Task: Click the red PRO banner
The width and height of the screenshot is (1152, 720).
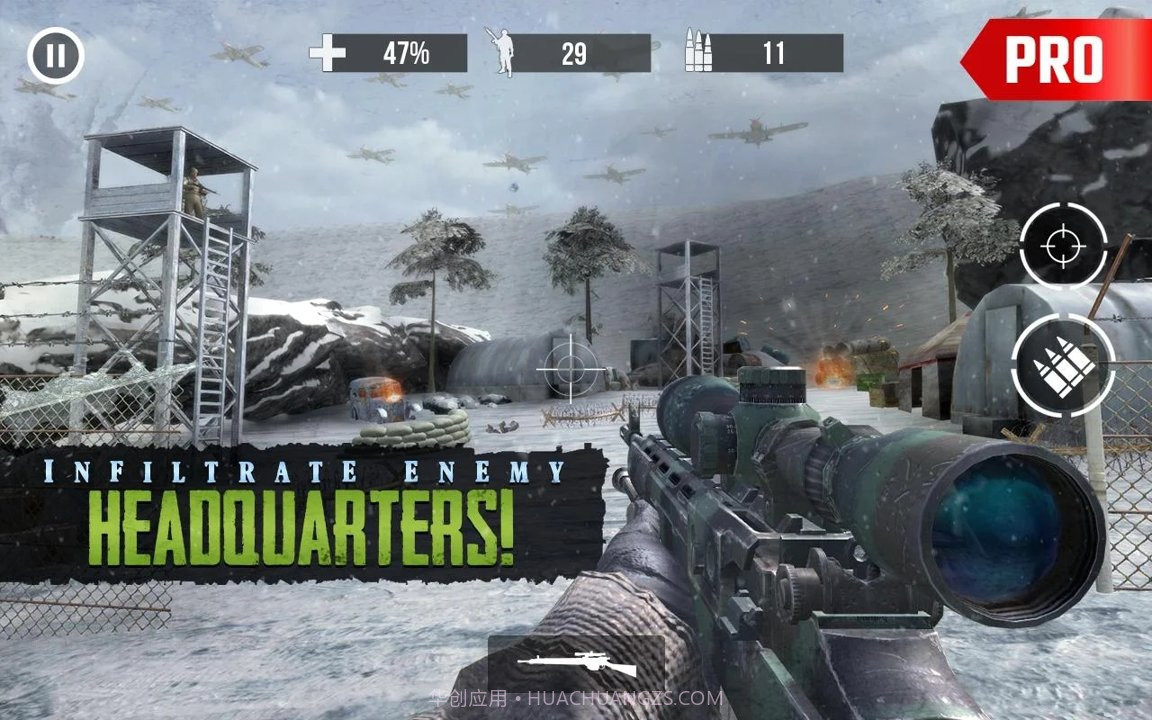Action: click(x=1056, y=60)
